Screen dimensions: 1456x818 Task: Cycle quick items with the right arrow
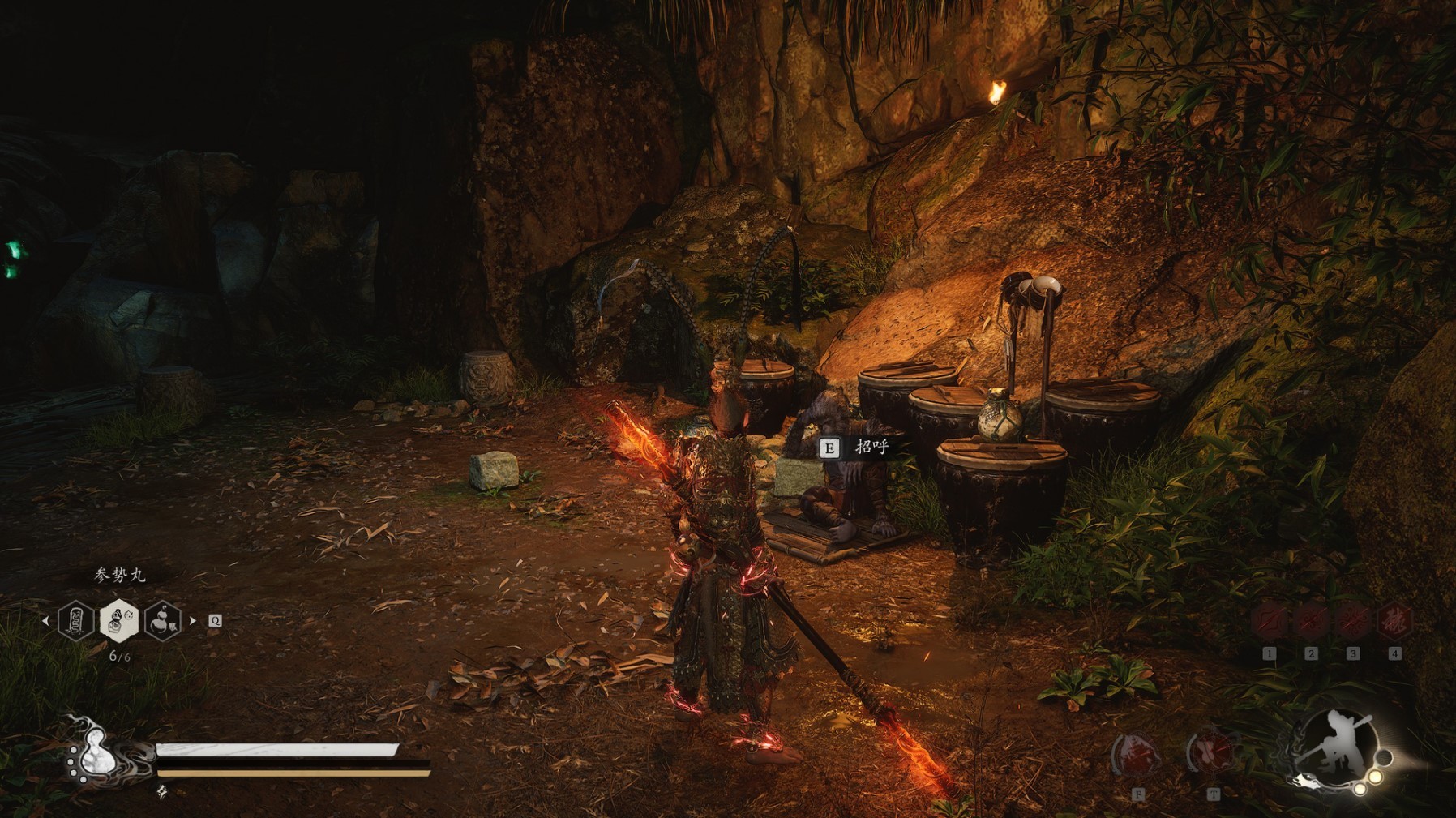[192, 621]
